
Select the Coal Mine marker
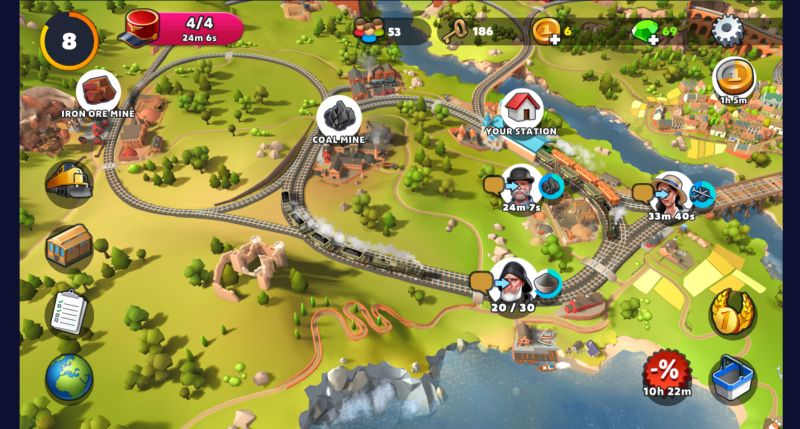(338, 118)
